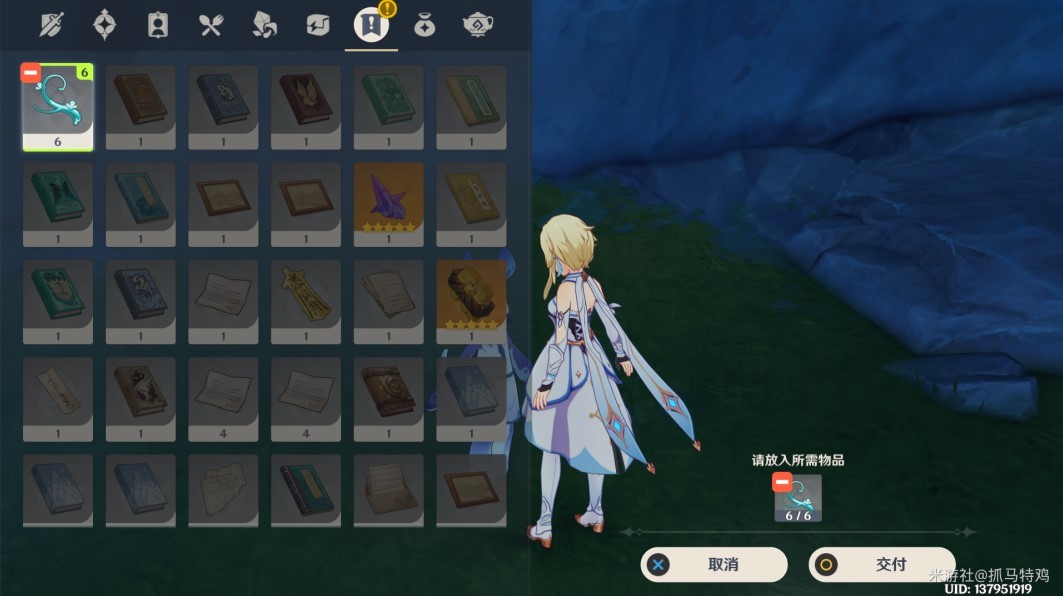Screen dimensions: 1063x596
Task: Open the Gadgets tab
Action: [x=317, y=25]
